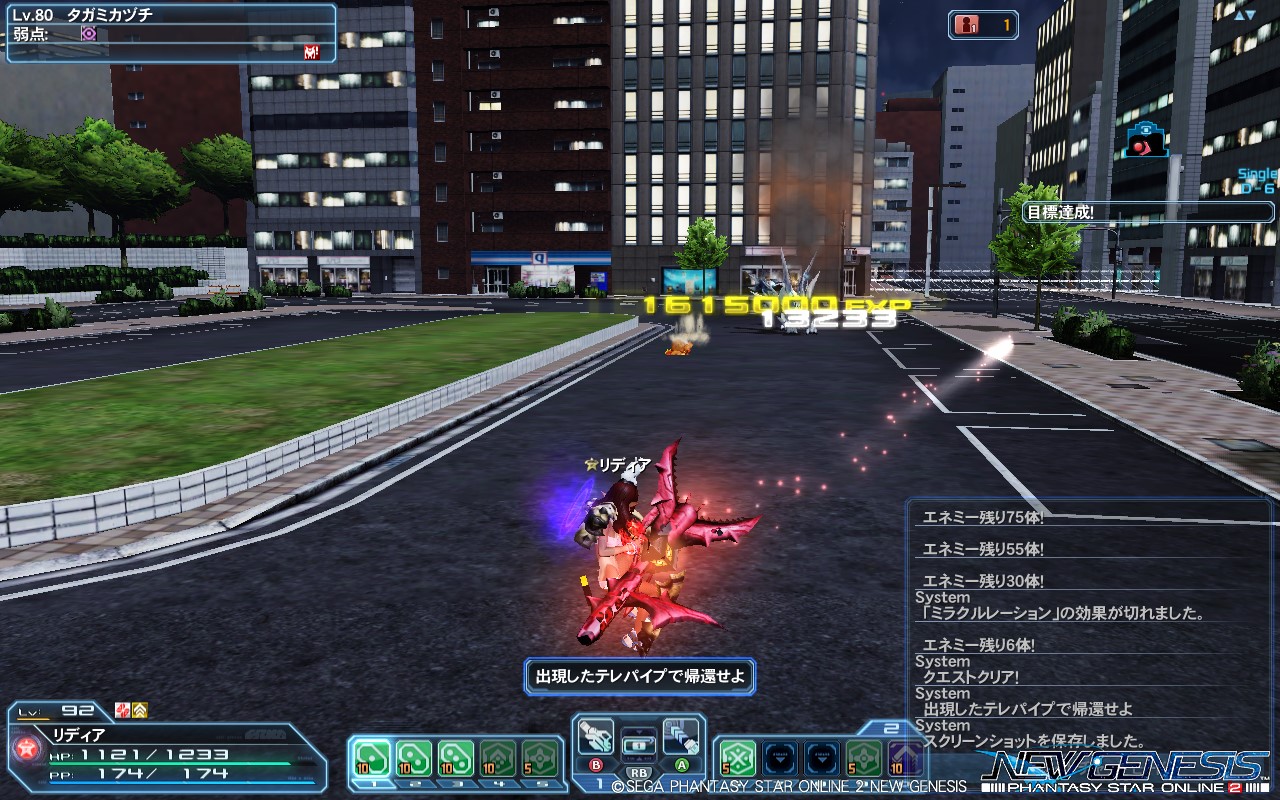Screen dimensions: 1280x800
Task: Expand the center weapon palette slot arrow
Action: tap(639, 731)
